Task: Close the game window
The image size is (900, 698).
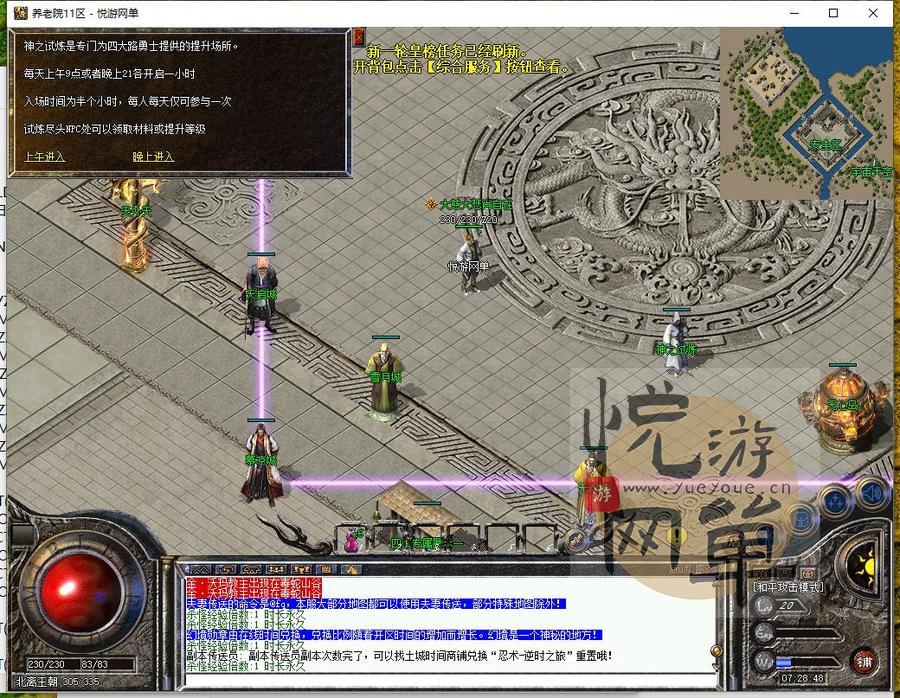Action: pos(878,13)
